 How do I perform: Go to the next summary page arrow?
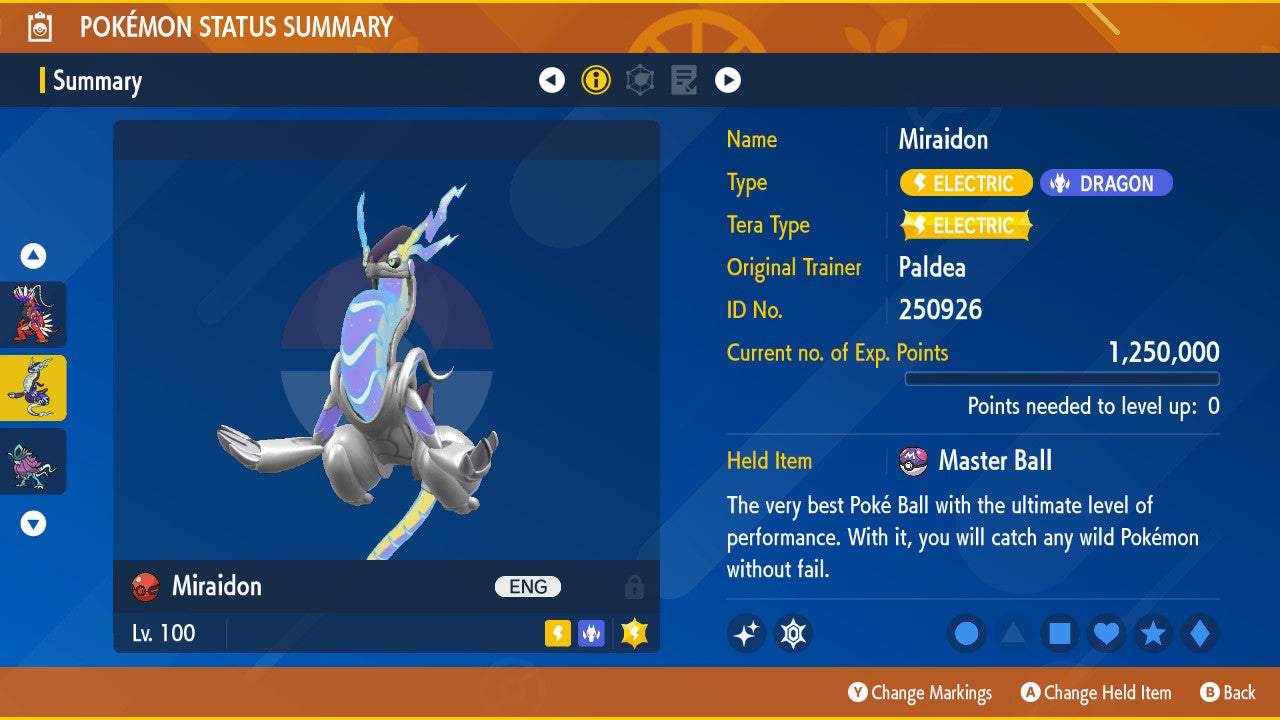click(728, 80)
